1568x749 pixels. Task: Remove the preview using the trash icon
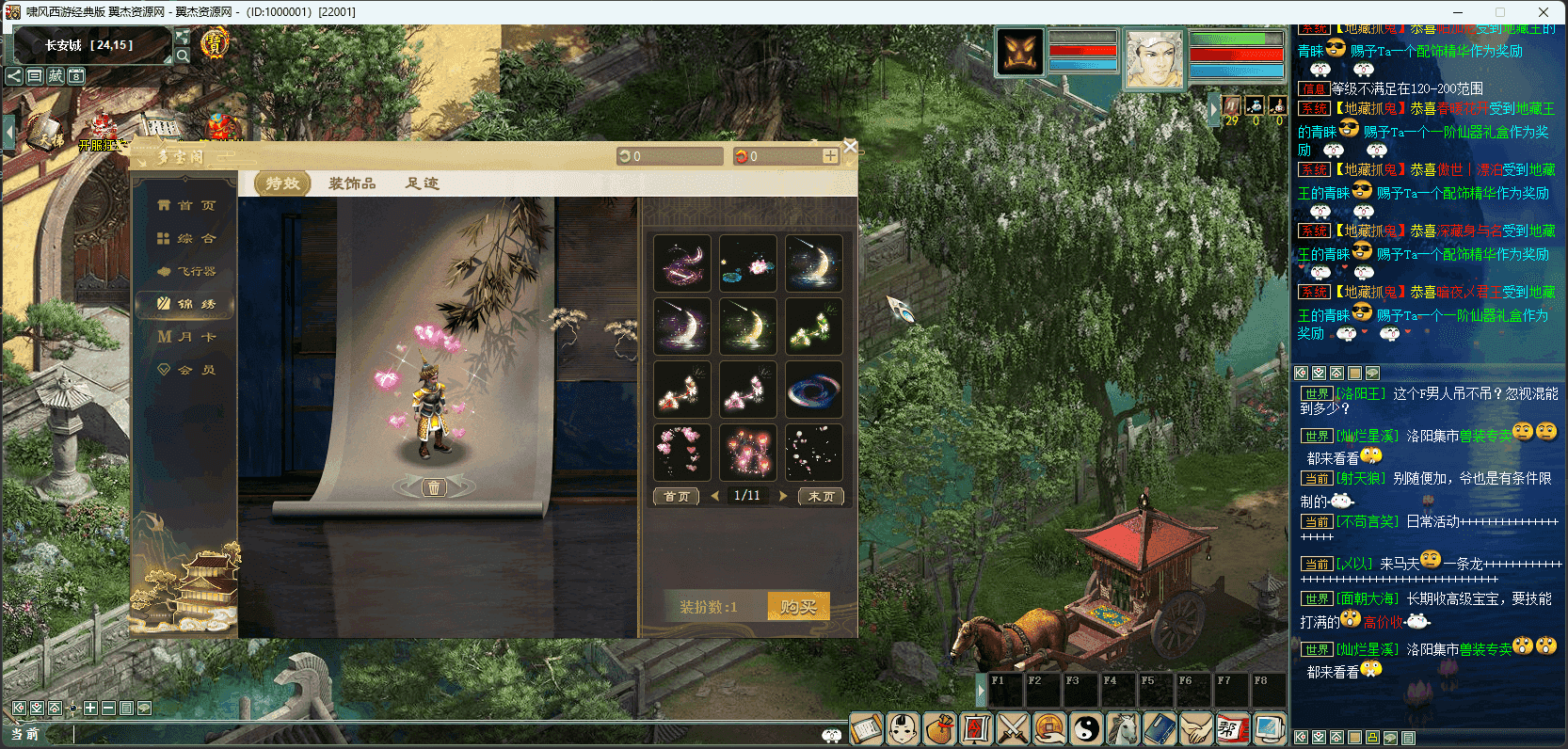pyautogui.click(x=433, y=487)
